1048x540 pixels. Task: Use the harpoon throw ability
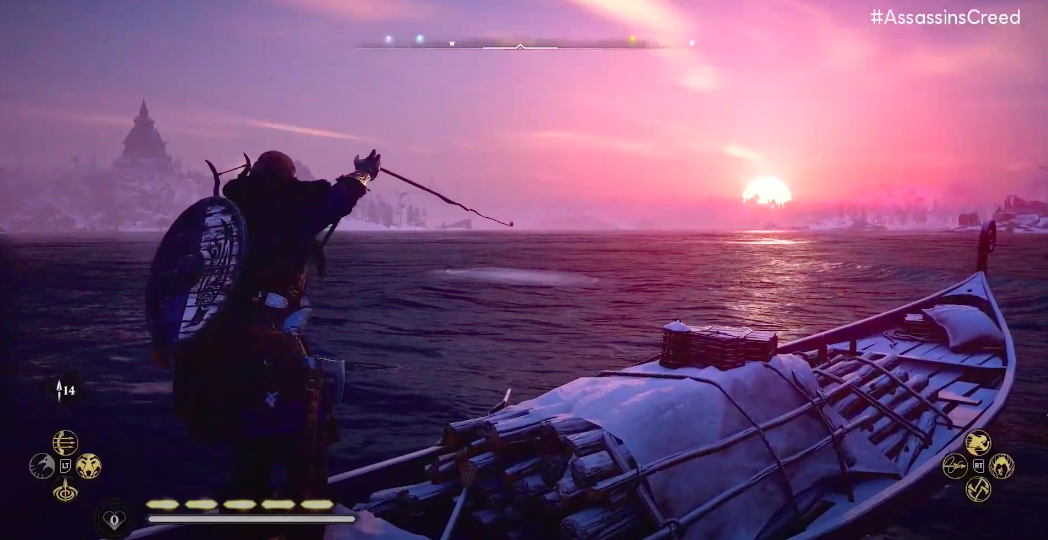click(x=955, y=466)
